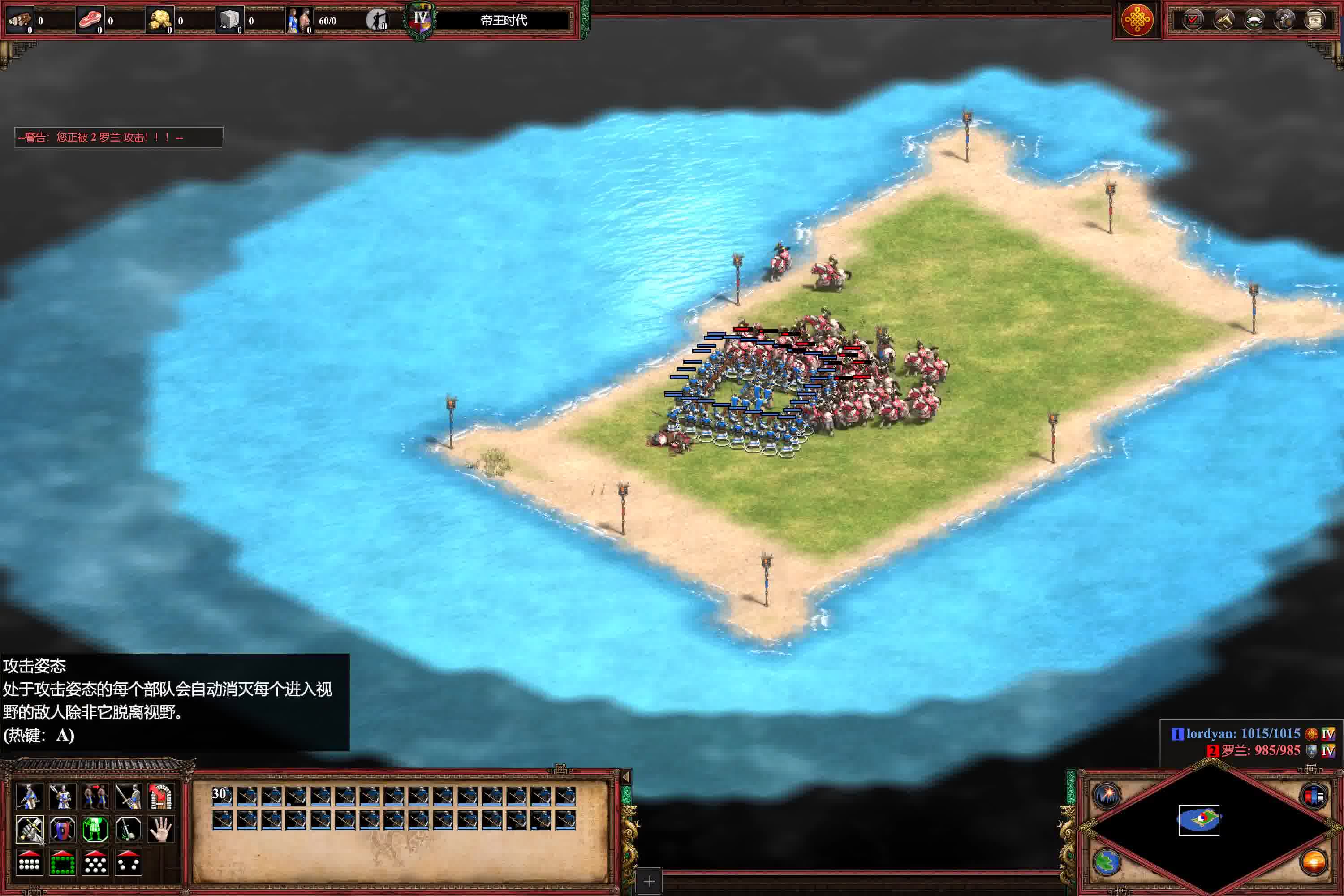Switch to the split flank formation
The width and height of the screenshot is (1344, 896).
pos(128,862)
